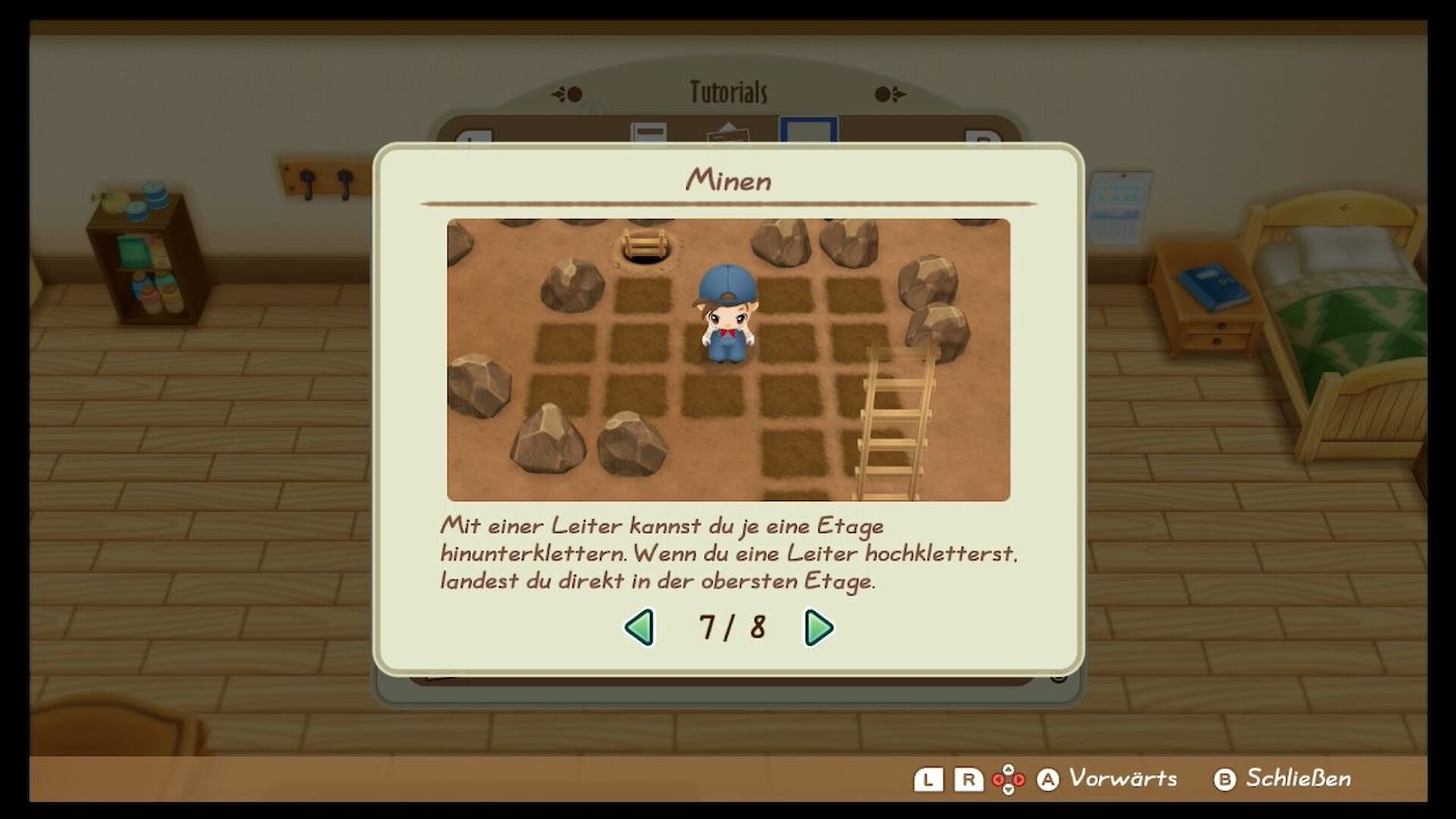Select the notes tutorial tab icon
1456x819 pixels.
pos(648,135)
